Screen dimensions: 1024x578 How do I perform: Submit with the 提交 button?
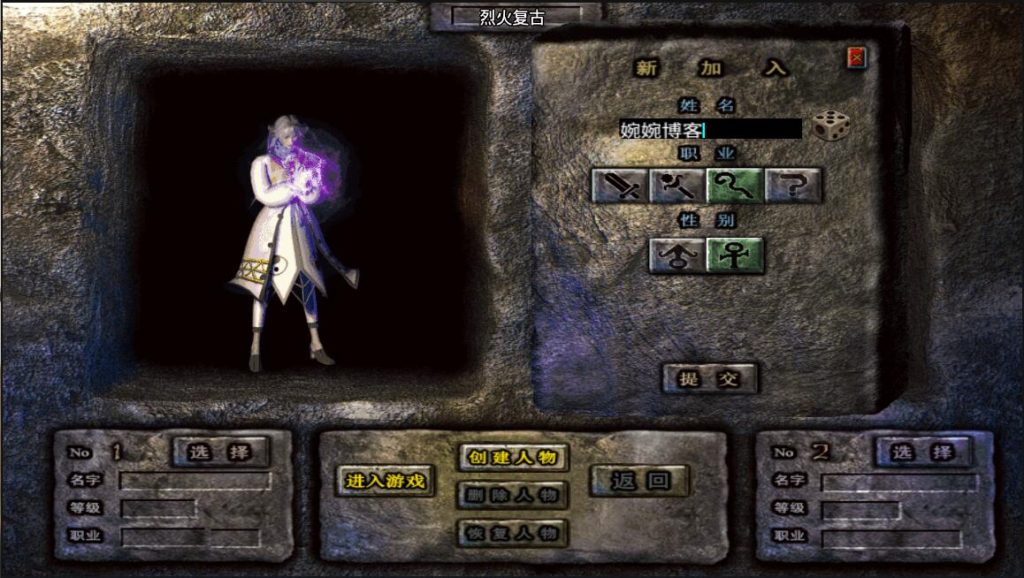[x=709, y=378]
